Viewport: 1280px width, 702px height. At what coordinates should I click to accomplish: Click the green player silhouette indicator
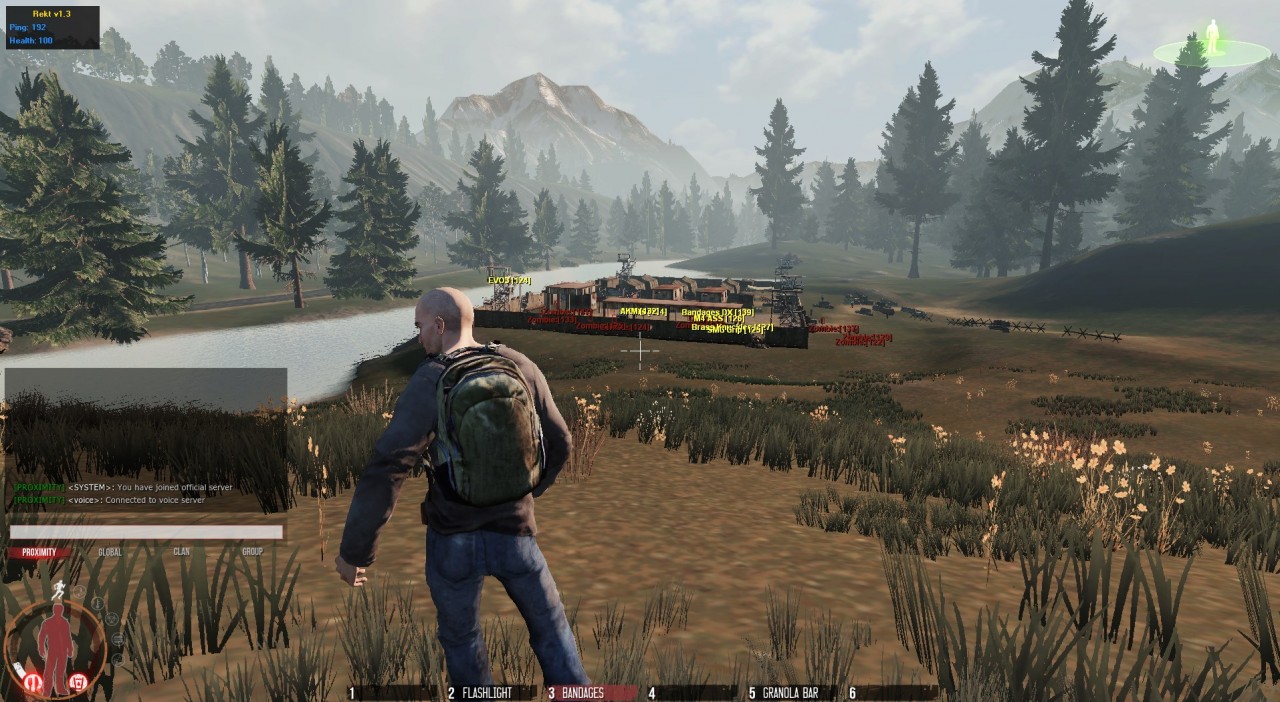(1213, 39)
